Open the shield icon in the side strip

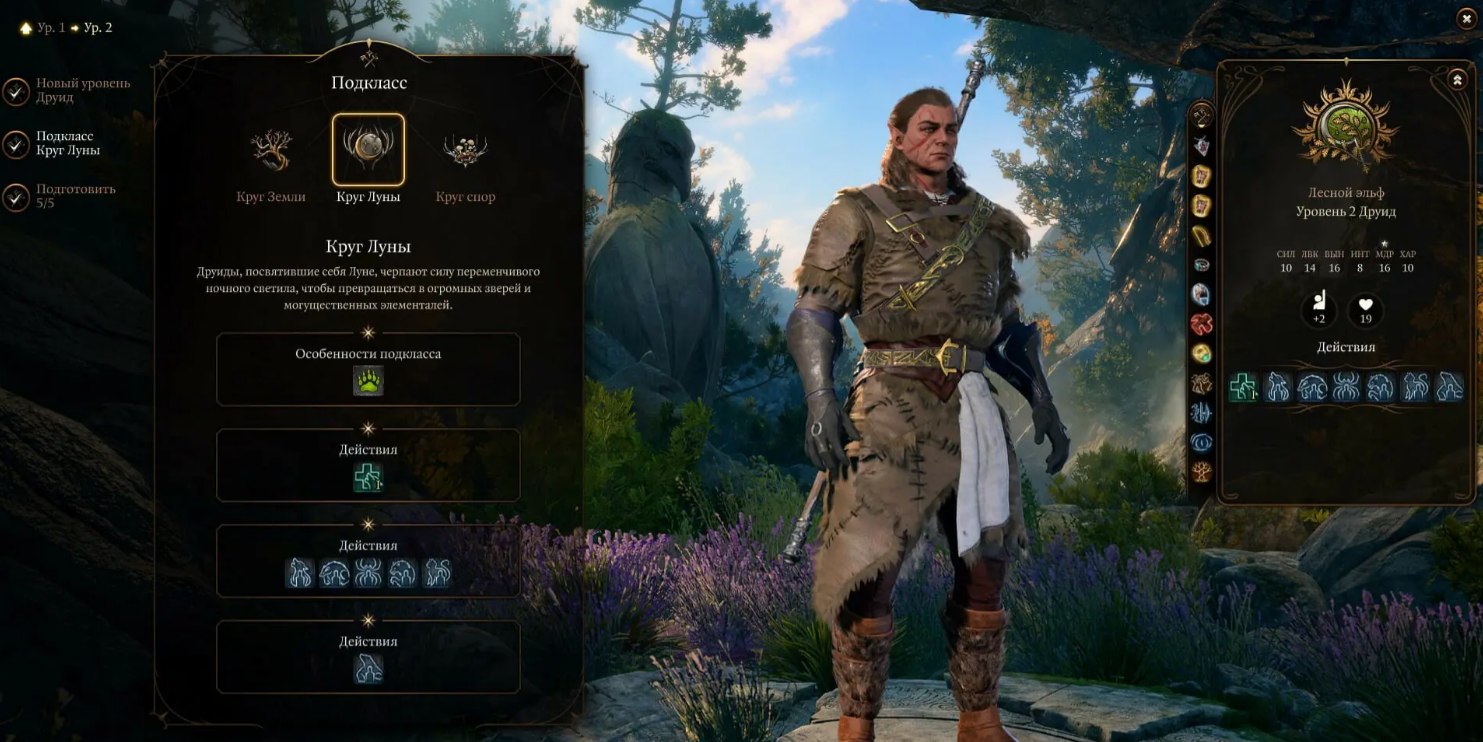click(1201, 146)
